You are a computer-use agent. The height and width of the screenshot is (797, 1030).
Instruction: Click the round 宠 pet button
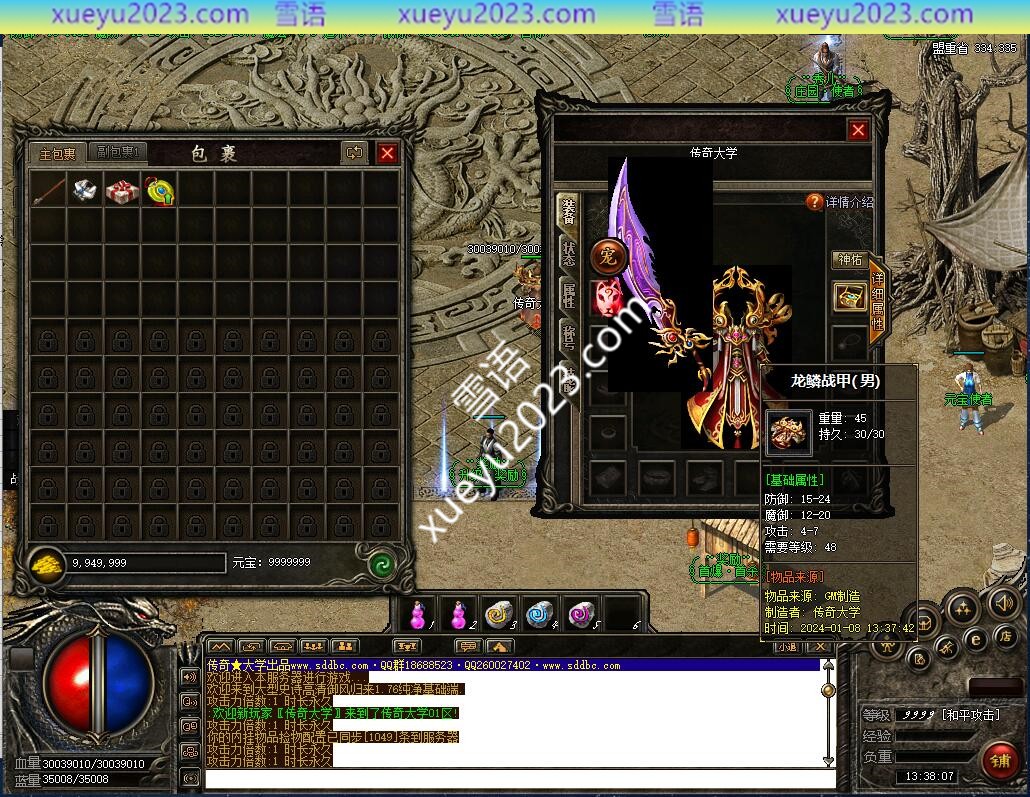coord(608,257)
